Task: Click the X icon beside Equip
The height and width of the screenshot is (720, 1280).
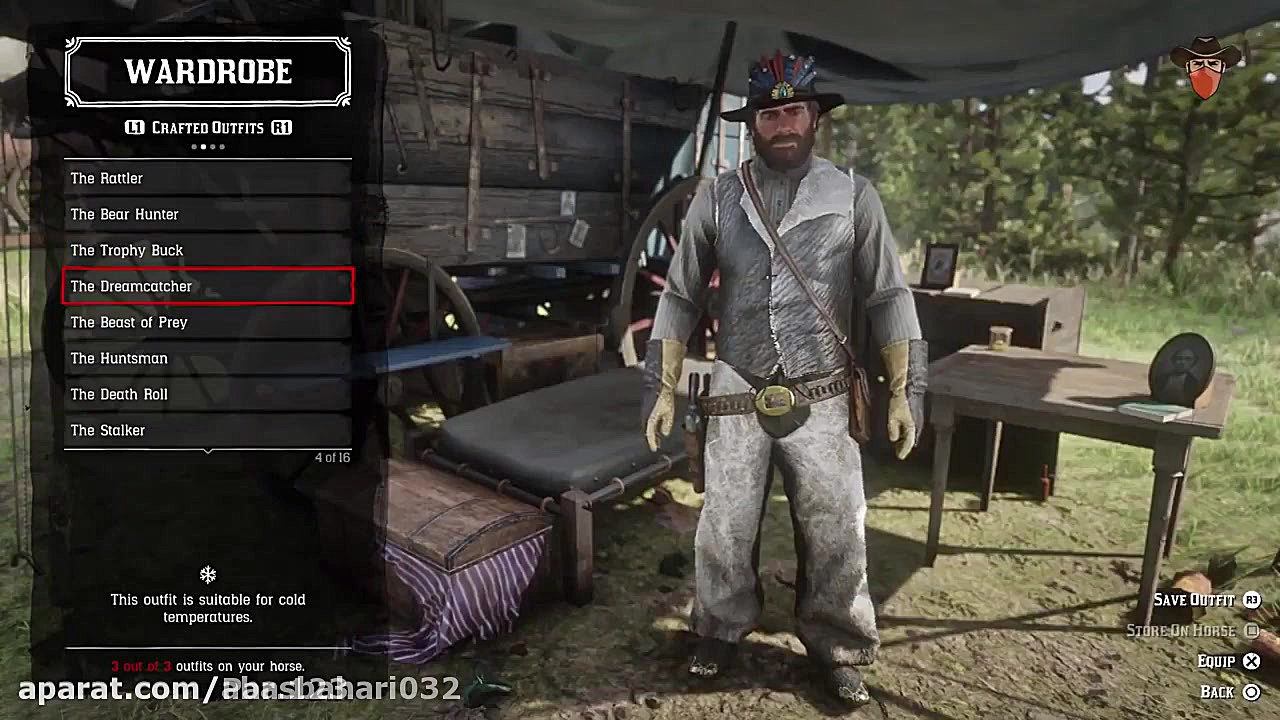Action: [1252, 661]
